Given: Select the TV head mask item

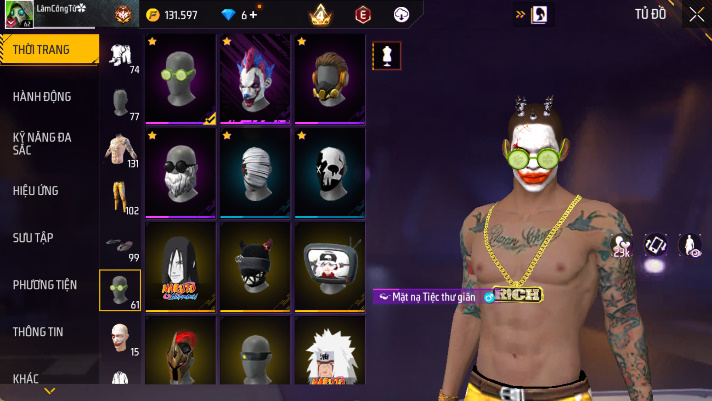Looking at the screenshot, I should (x=329, y=265).
